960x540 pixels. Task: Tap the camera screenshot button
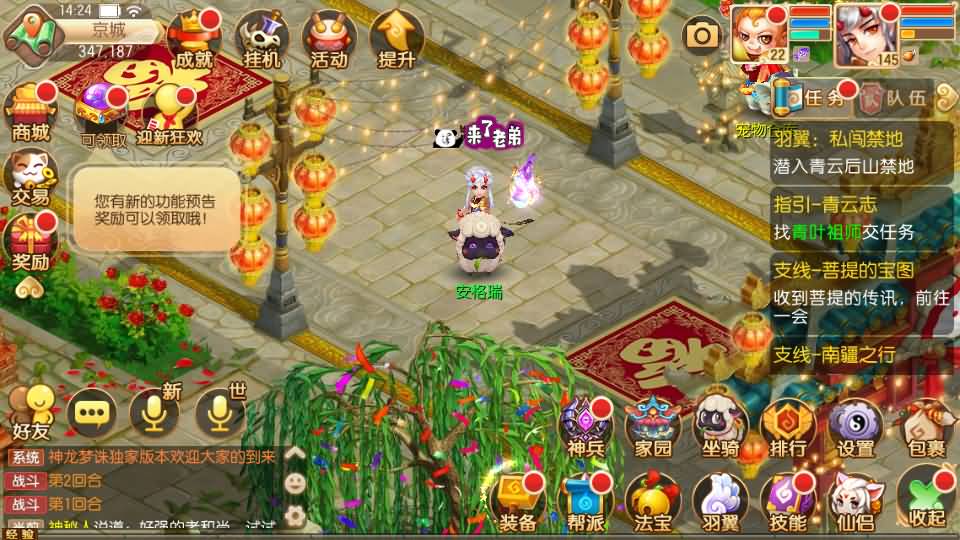click(x=702, y=37)
